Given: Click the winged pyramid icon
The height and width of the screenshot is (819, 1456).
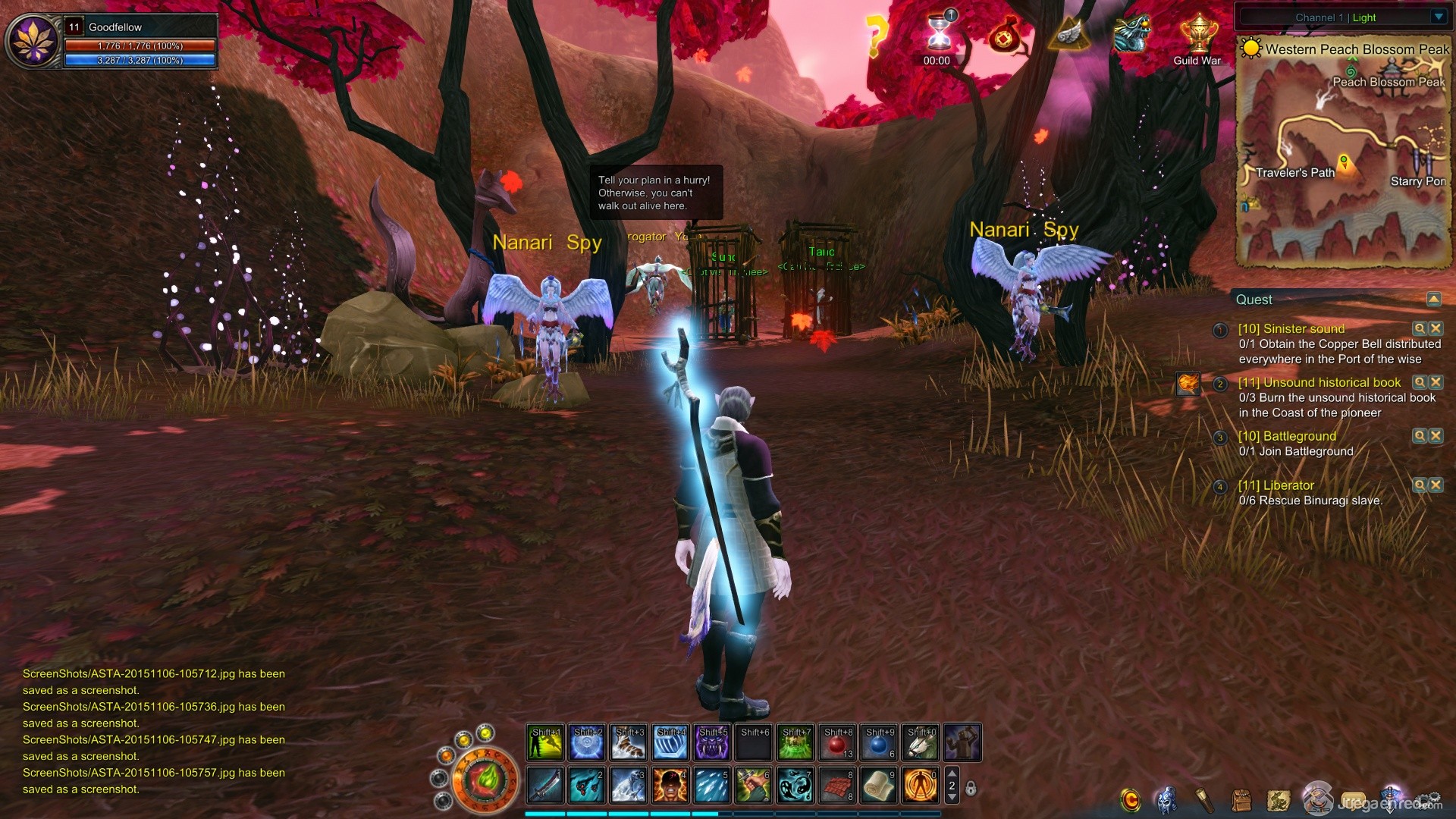Looking at the screenshot, I should click(x=1070, y=34).
